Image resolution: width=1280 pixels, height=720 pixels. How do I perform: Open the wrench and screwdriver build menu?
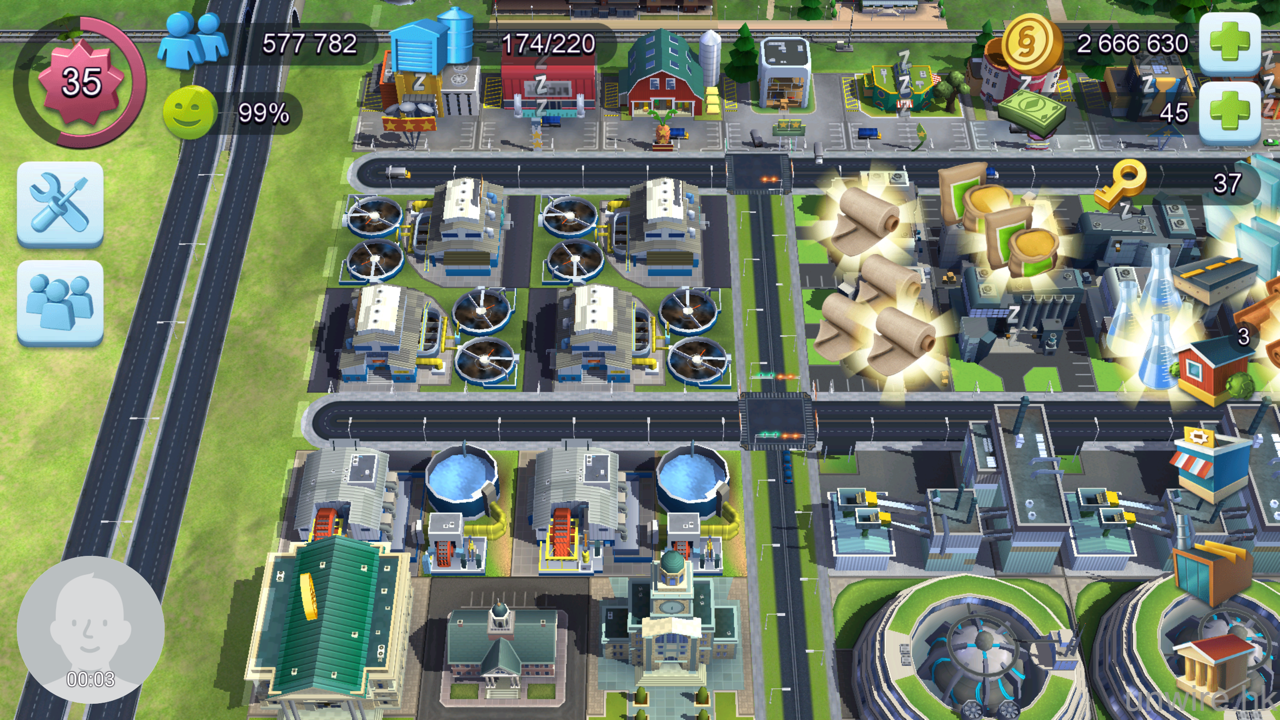[x=60, y=203]
